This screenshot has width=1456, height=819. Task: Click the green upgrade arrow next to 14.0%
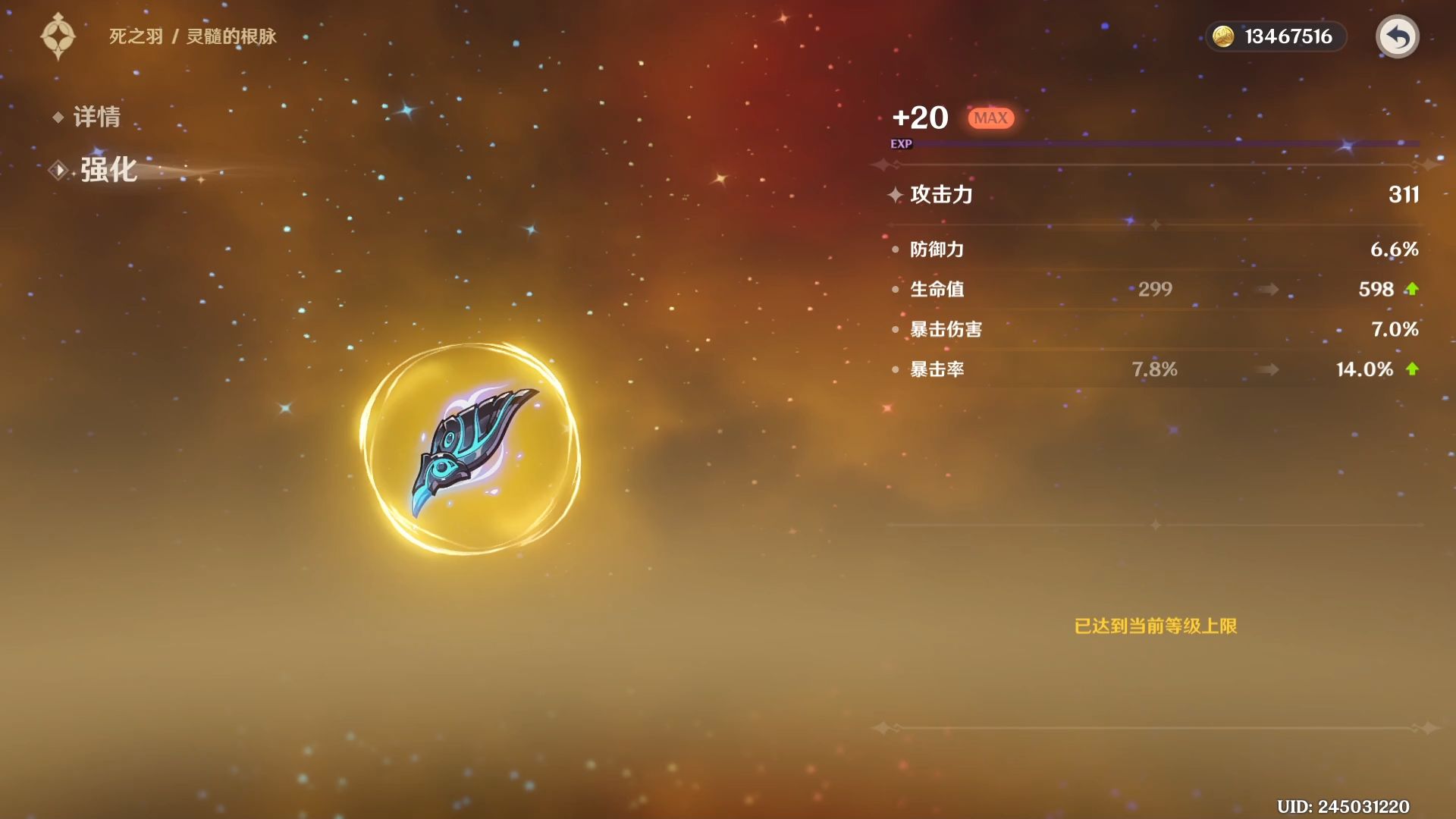[1412, 369]
